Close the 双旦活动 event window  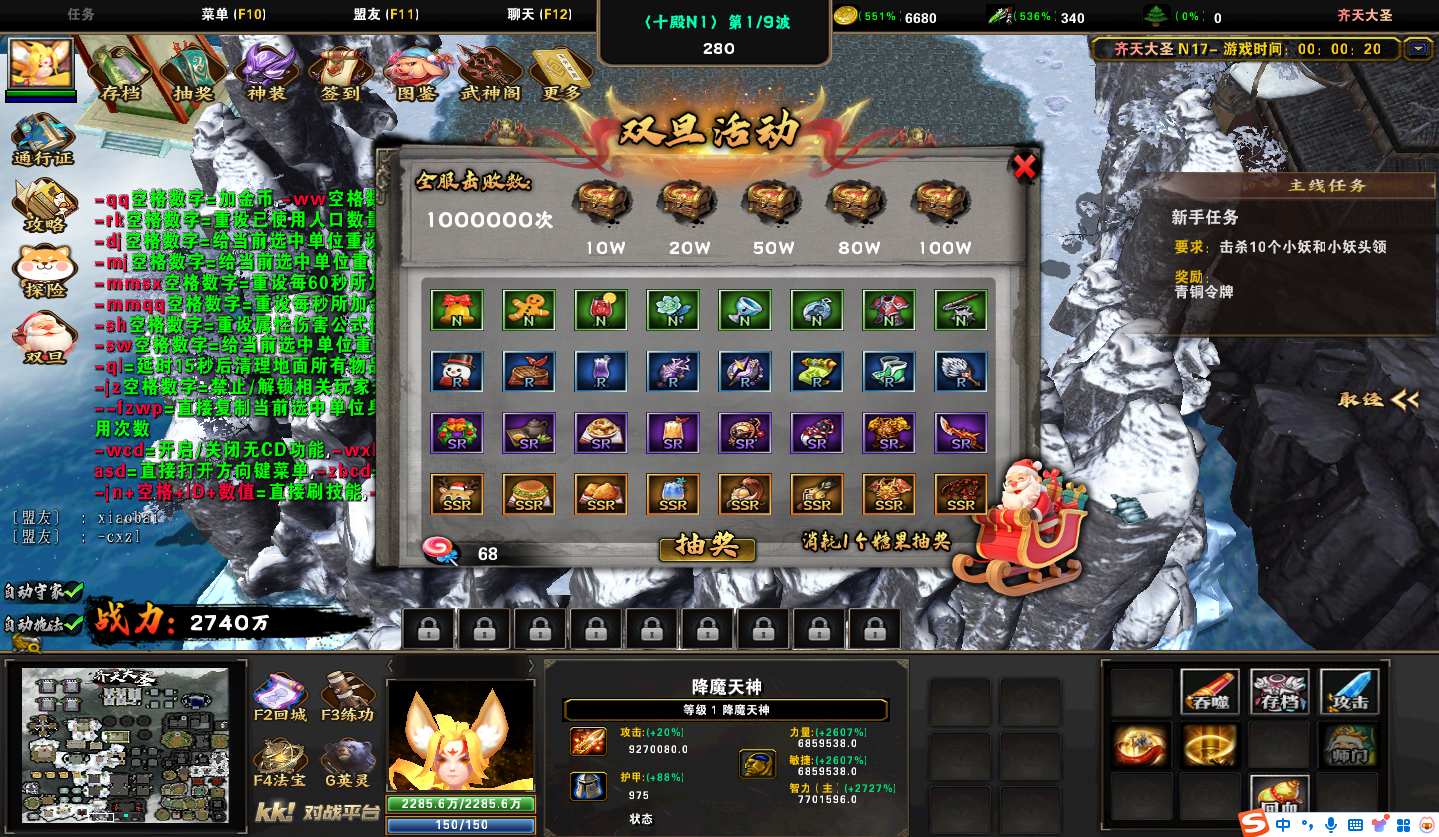click(x=1024, y=168)
